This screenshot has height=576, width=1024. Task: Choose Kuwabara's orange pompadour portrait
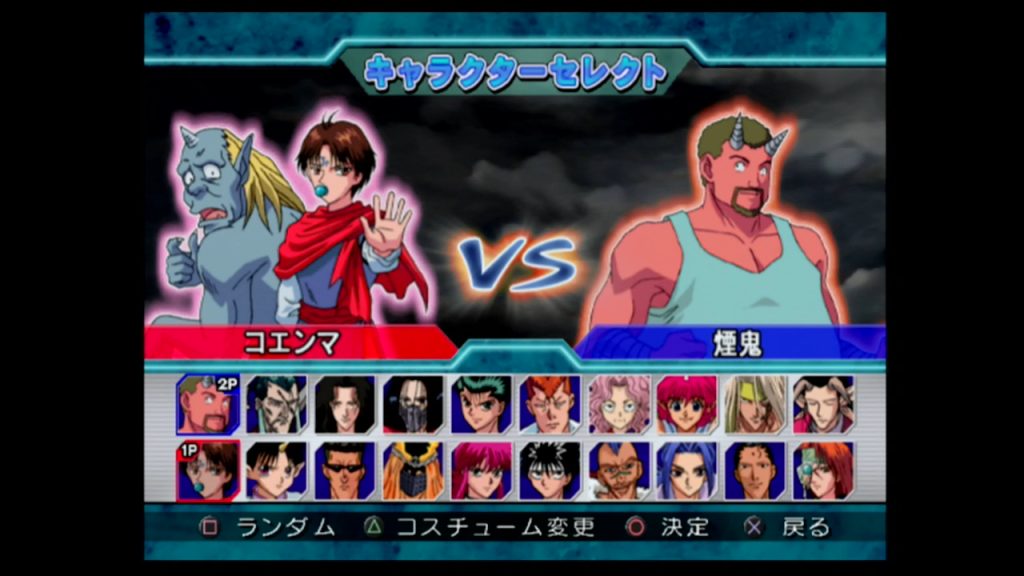549,404
